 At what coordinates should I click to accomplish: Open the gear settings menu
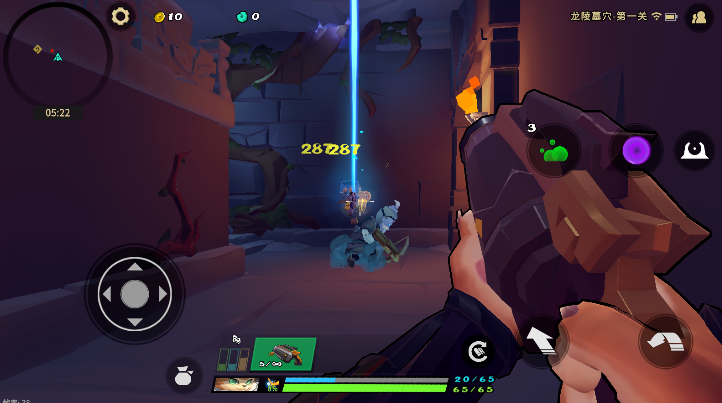coord(121,16)
